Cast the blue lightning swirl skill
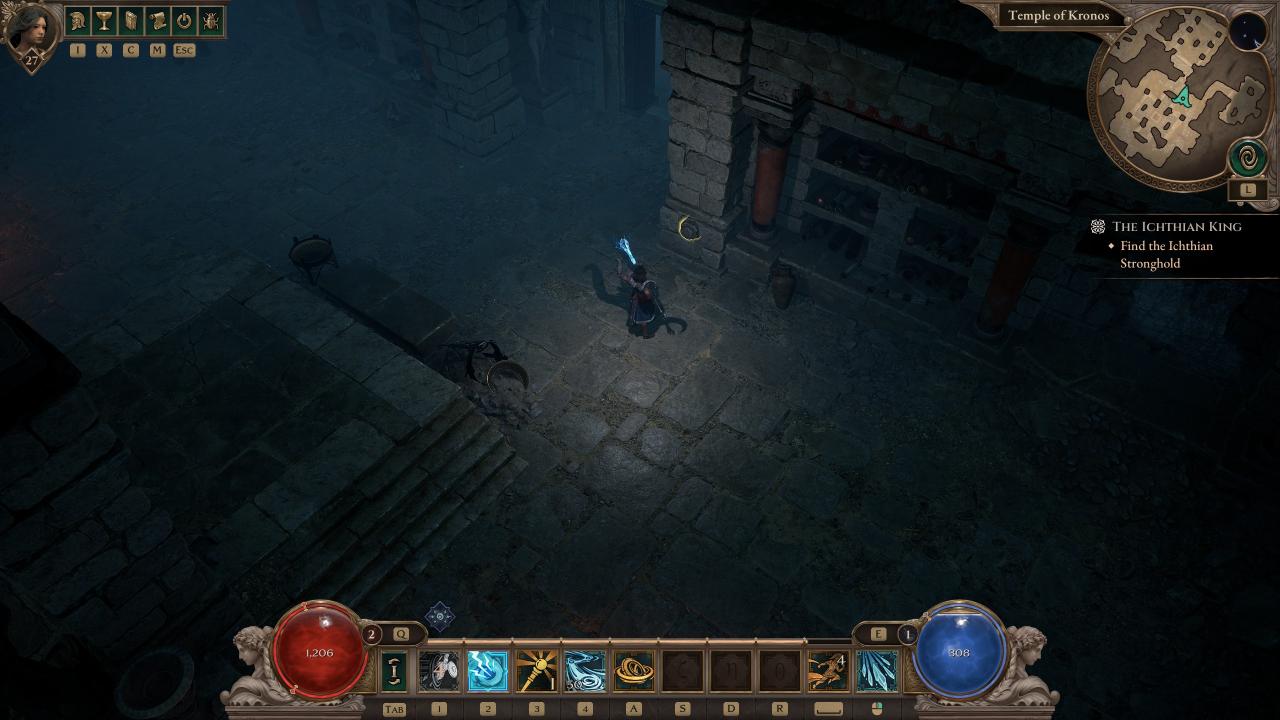The image size is (1280, 720). click(x=488, y=671)
